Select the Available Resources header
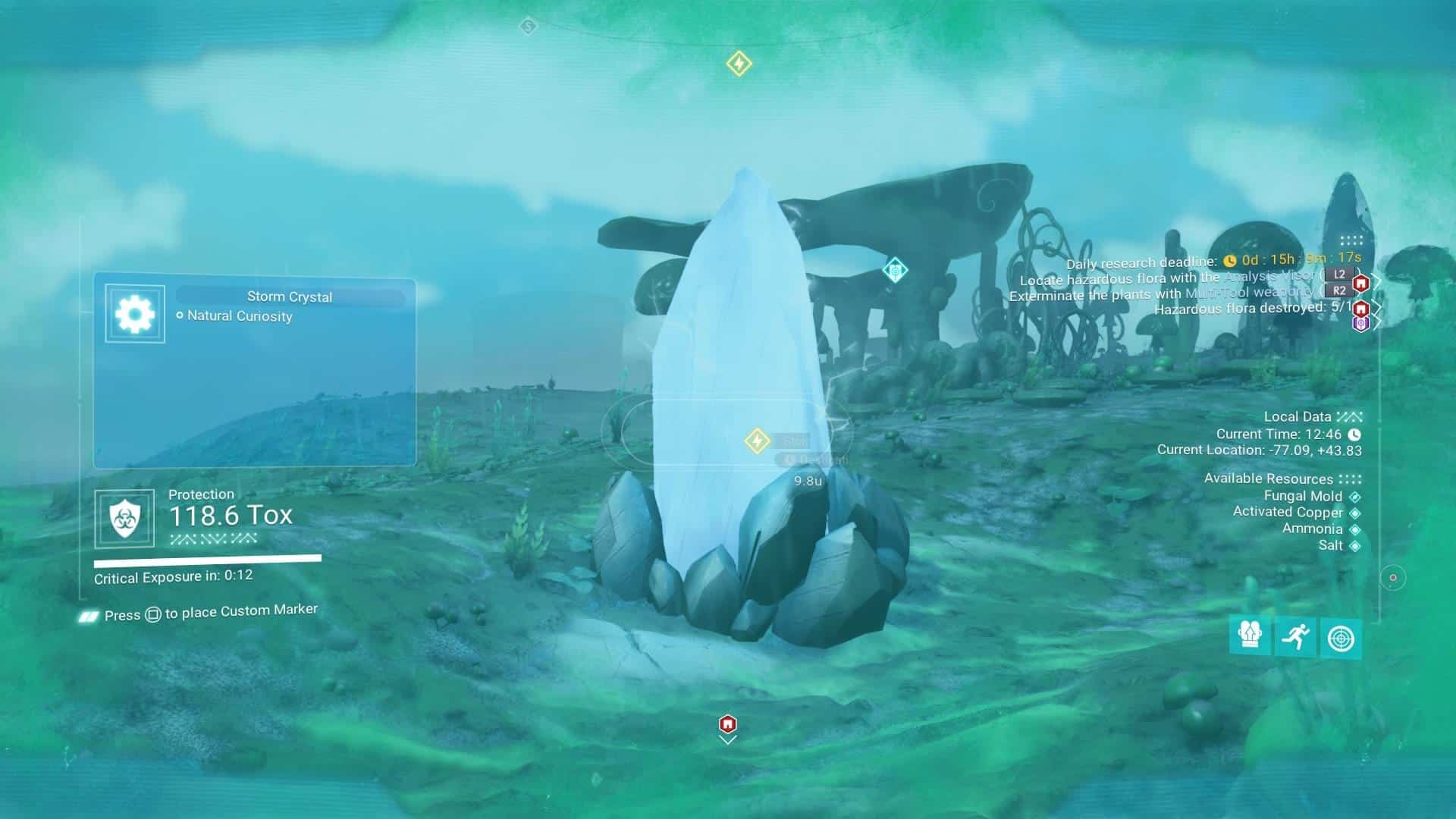Image resolution: width=1456 pixels, height=819 pixels. tap(1269, 479)
